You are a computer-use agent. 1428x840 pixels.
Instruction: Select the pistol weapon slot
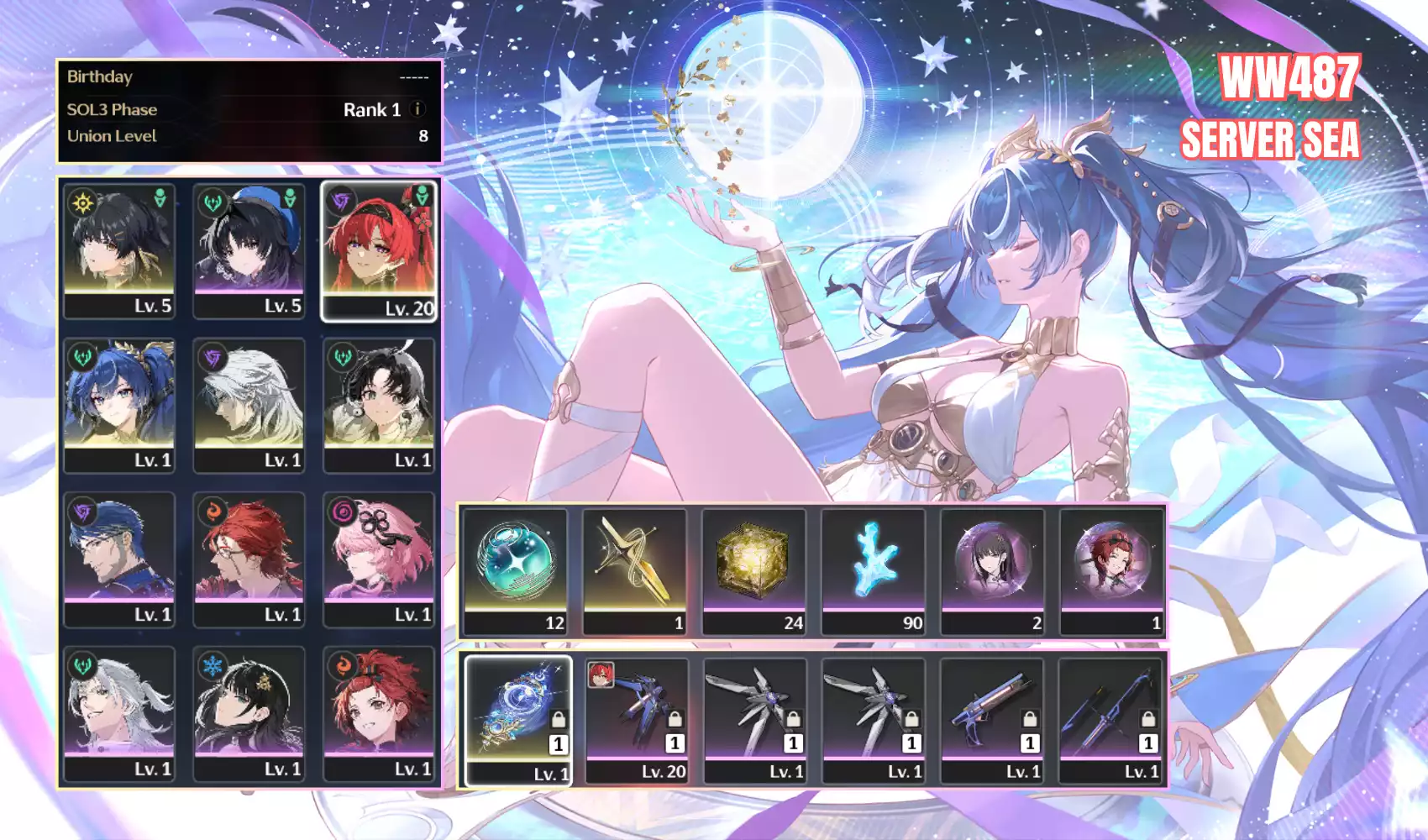tap(992, 720)
